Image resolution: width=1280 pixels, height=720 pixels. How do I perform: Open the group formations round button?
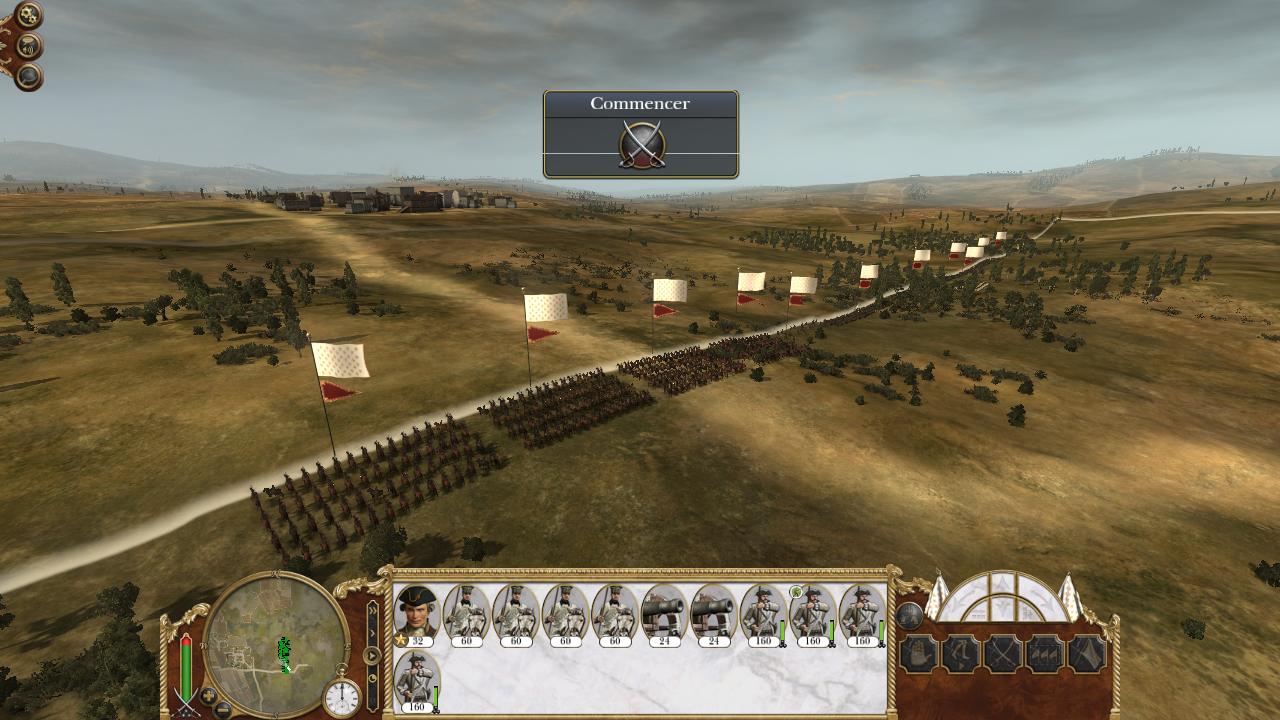908,615
